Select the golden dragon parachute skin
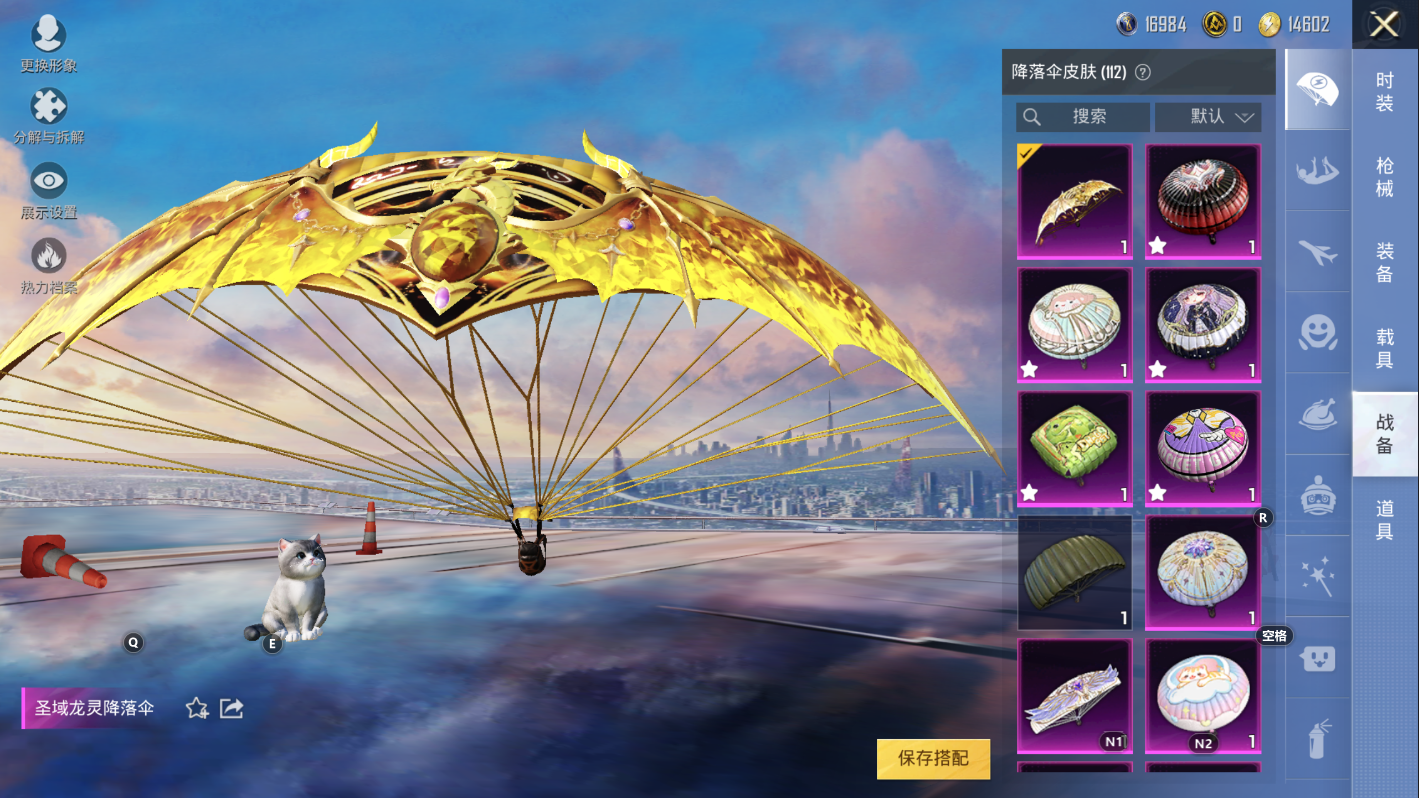Screen dimensions: 1419x798 1075,202
